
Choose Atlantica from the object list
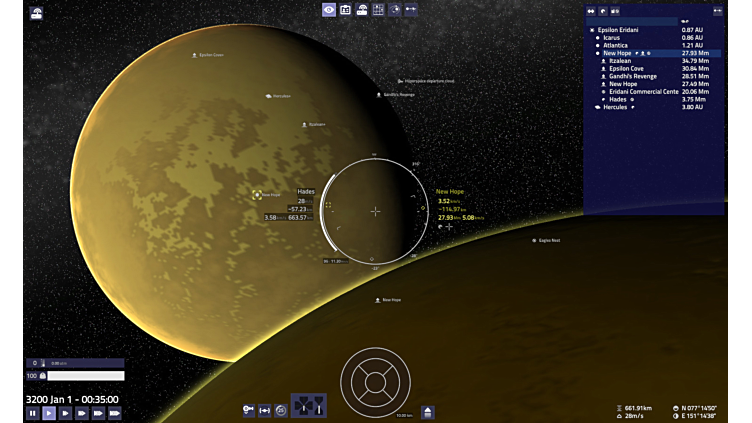pyautogui.click(x=615, y=46)
